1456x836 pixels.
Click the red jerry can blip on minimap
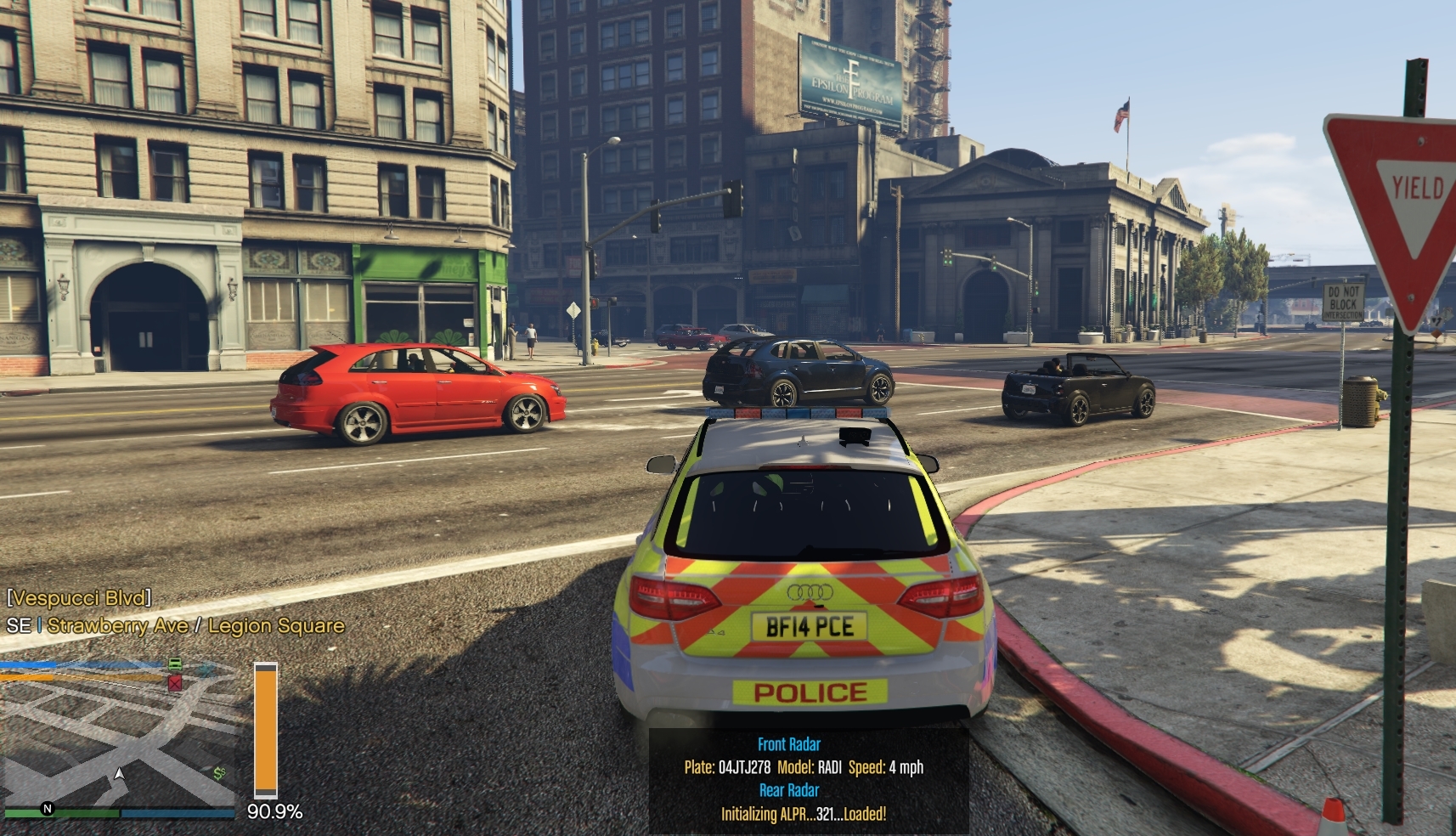click(175, 683)
